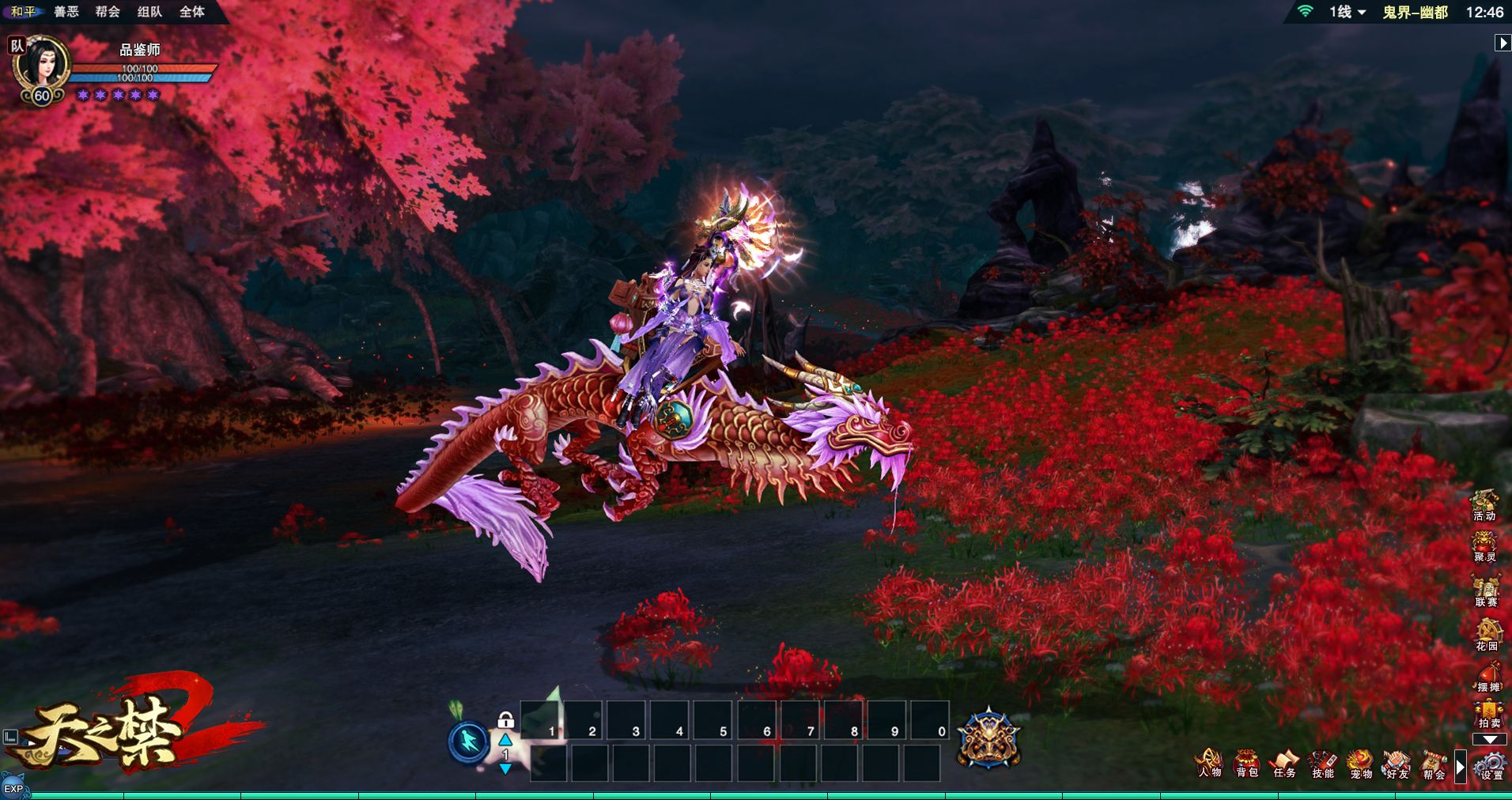
Task: Open the 活动 events menu
Action: 1484,504
